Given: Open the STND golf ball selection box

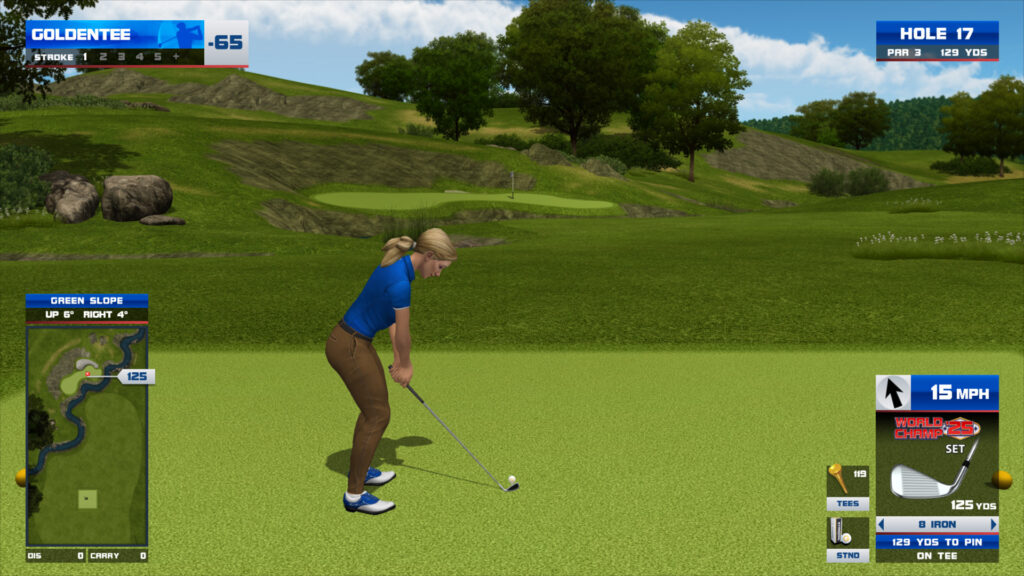Looking at the screenshot, I should [847, 539].
